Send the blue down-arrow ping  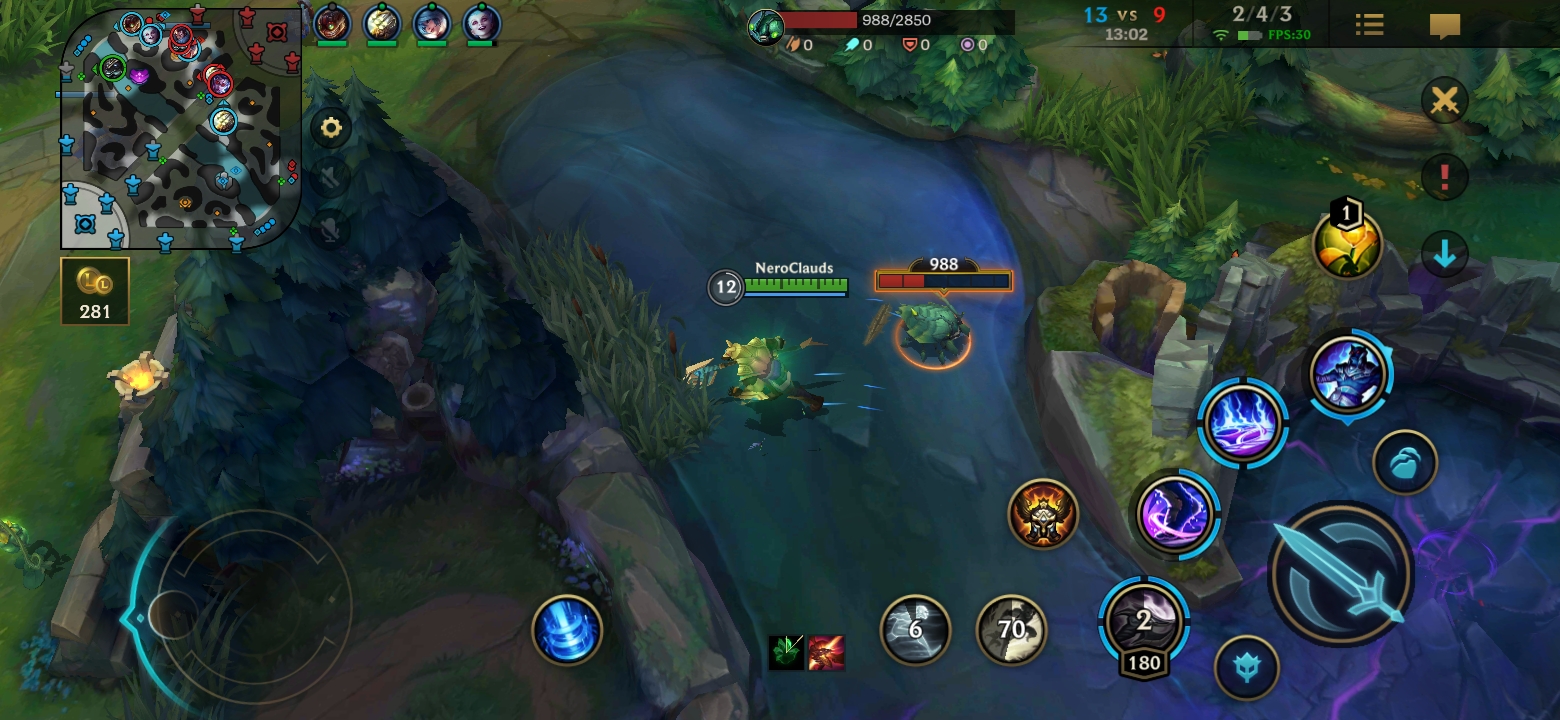click(1444, 254)
